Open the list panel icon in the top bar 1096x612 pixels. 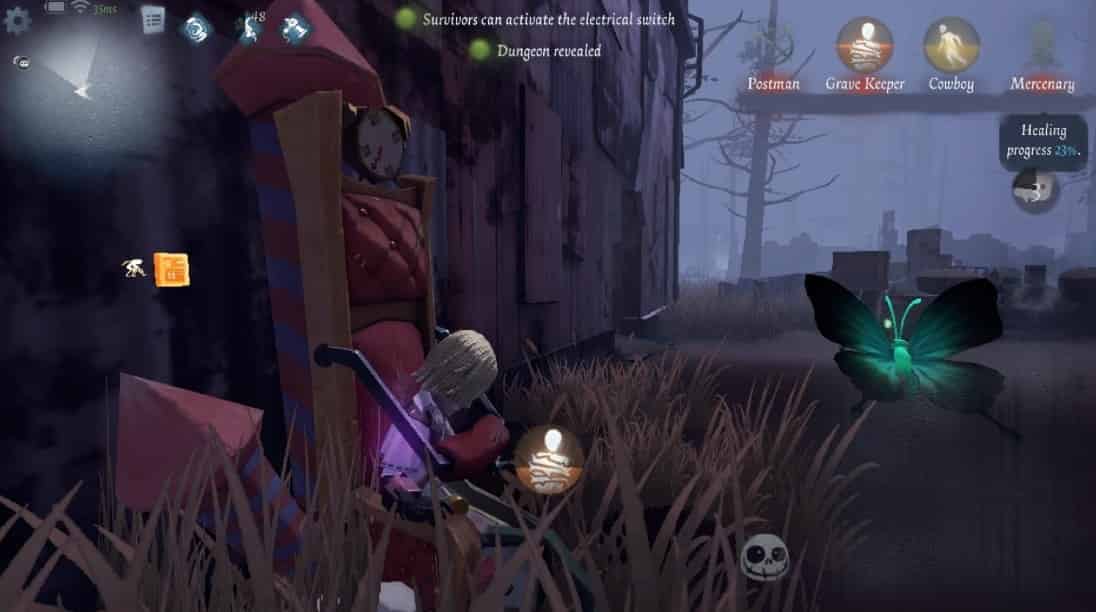tap(153, 19)
